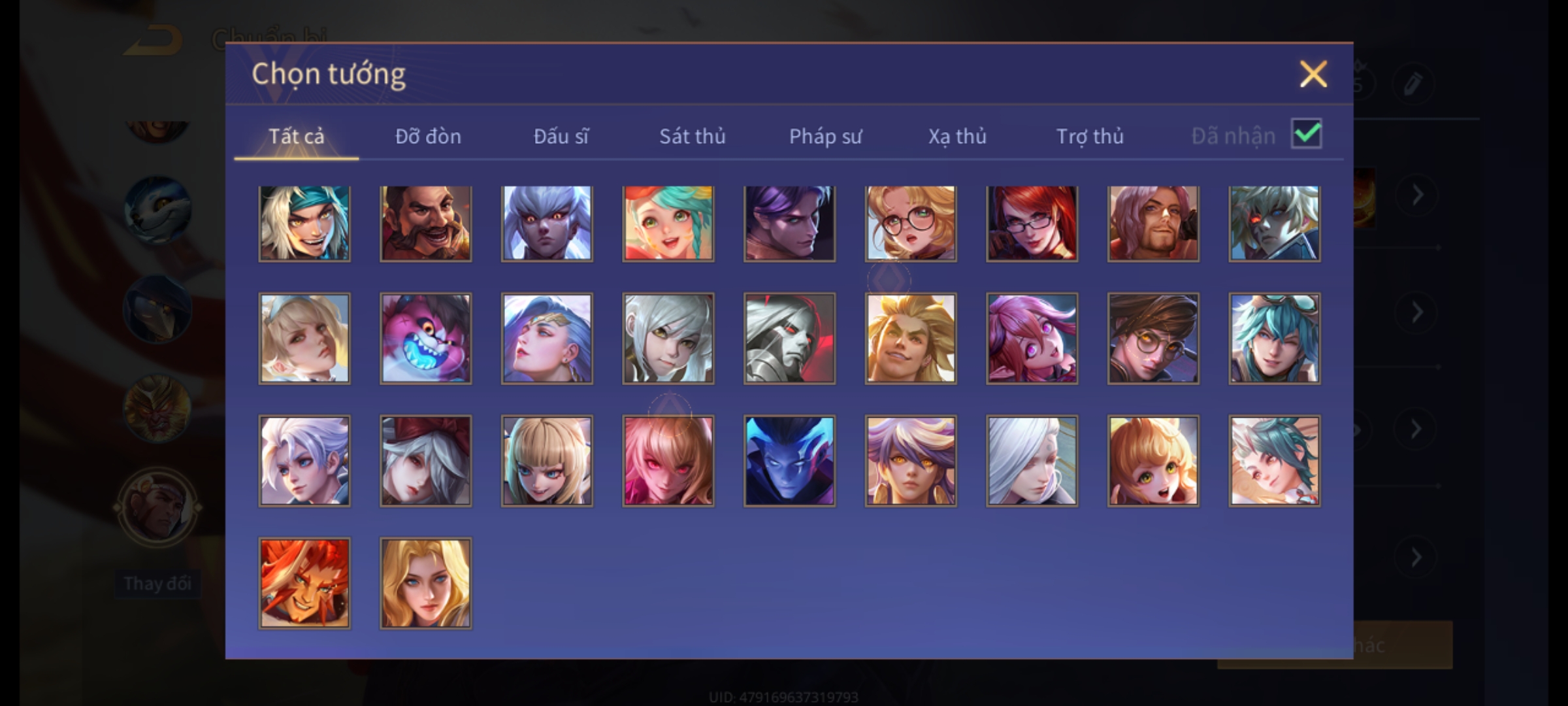The width and height of the screenshot is (1568, 706).
Task: Select the Pháp sư category tab
Action: 825,136
